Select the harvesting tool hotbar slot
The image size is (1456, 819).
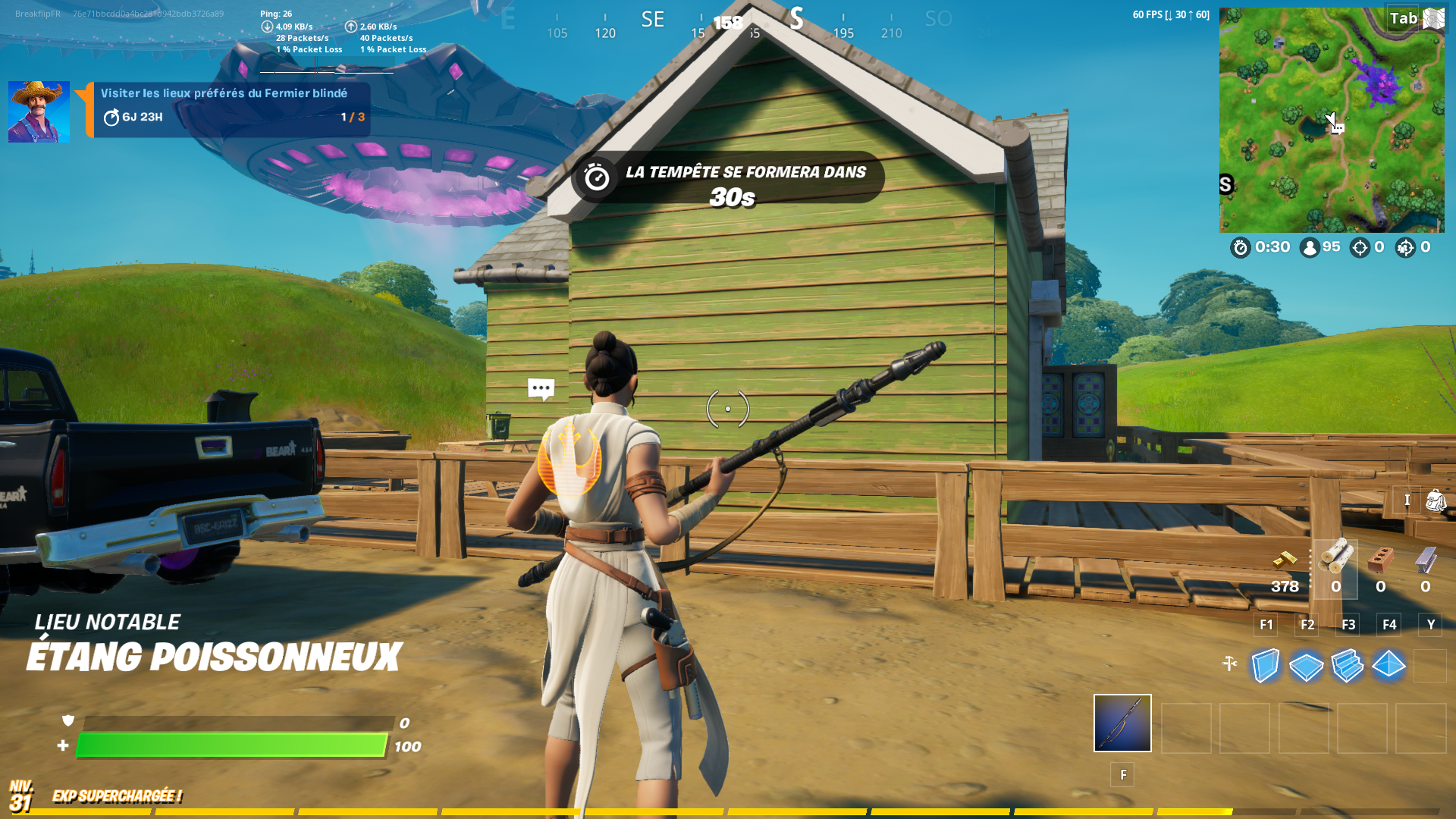tap(1122, 723)
